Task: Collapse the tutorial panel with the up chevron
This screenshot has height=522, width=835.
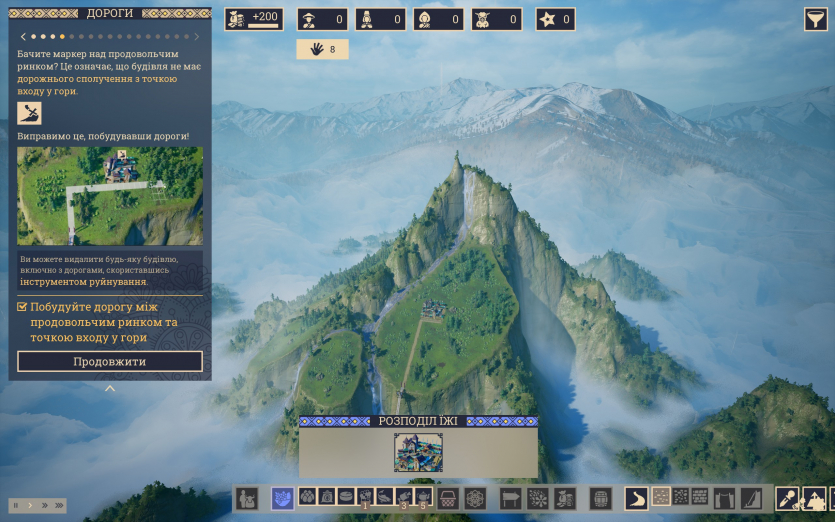Action: click(110, 388)
